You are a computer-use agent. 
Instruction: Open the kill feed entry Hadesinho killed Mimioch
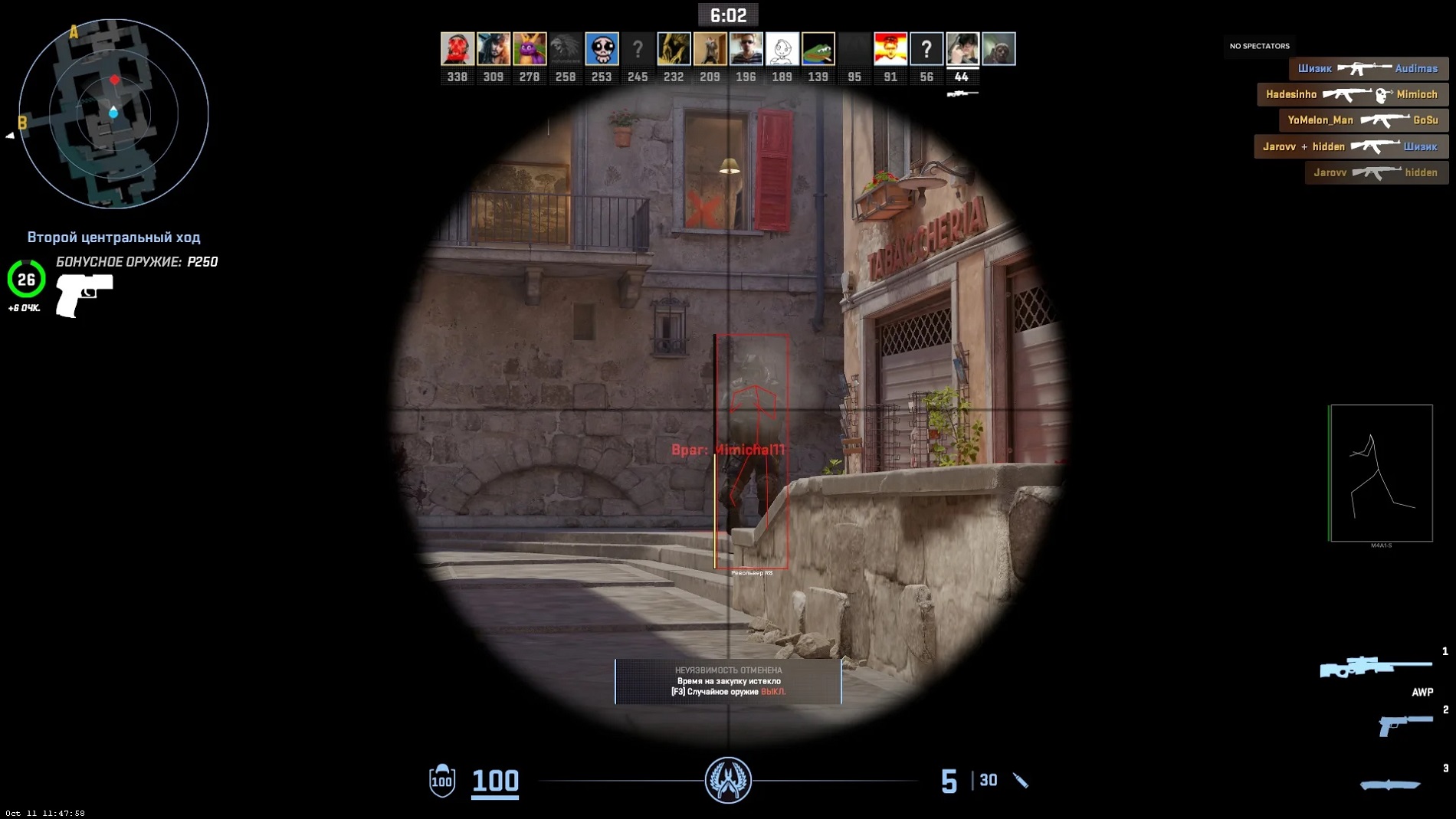[x=1352, y=94]
